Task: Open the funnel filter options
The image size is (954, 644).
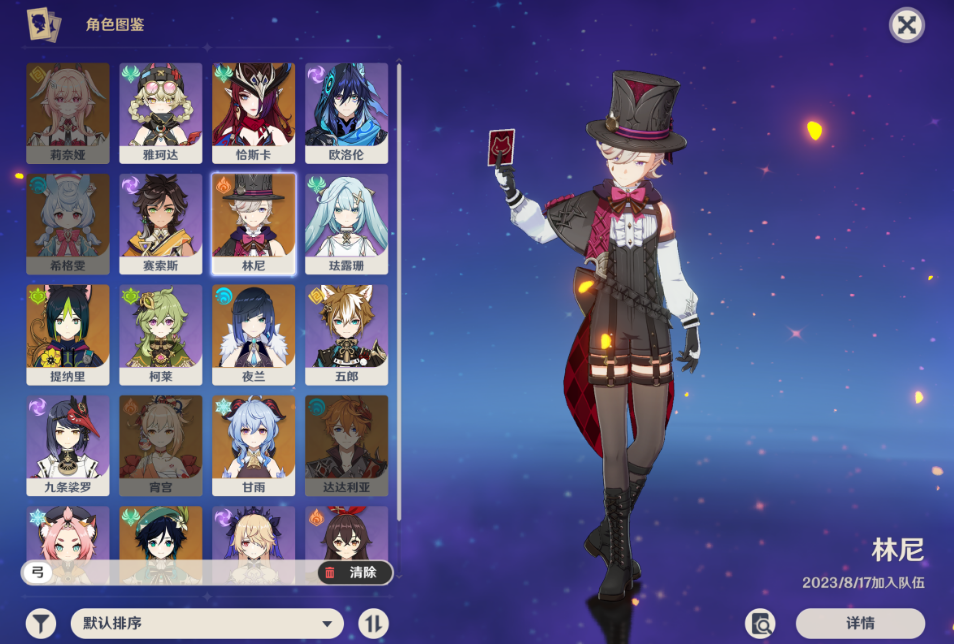Action: coord(41,624)
